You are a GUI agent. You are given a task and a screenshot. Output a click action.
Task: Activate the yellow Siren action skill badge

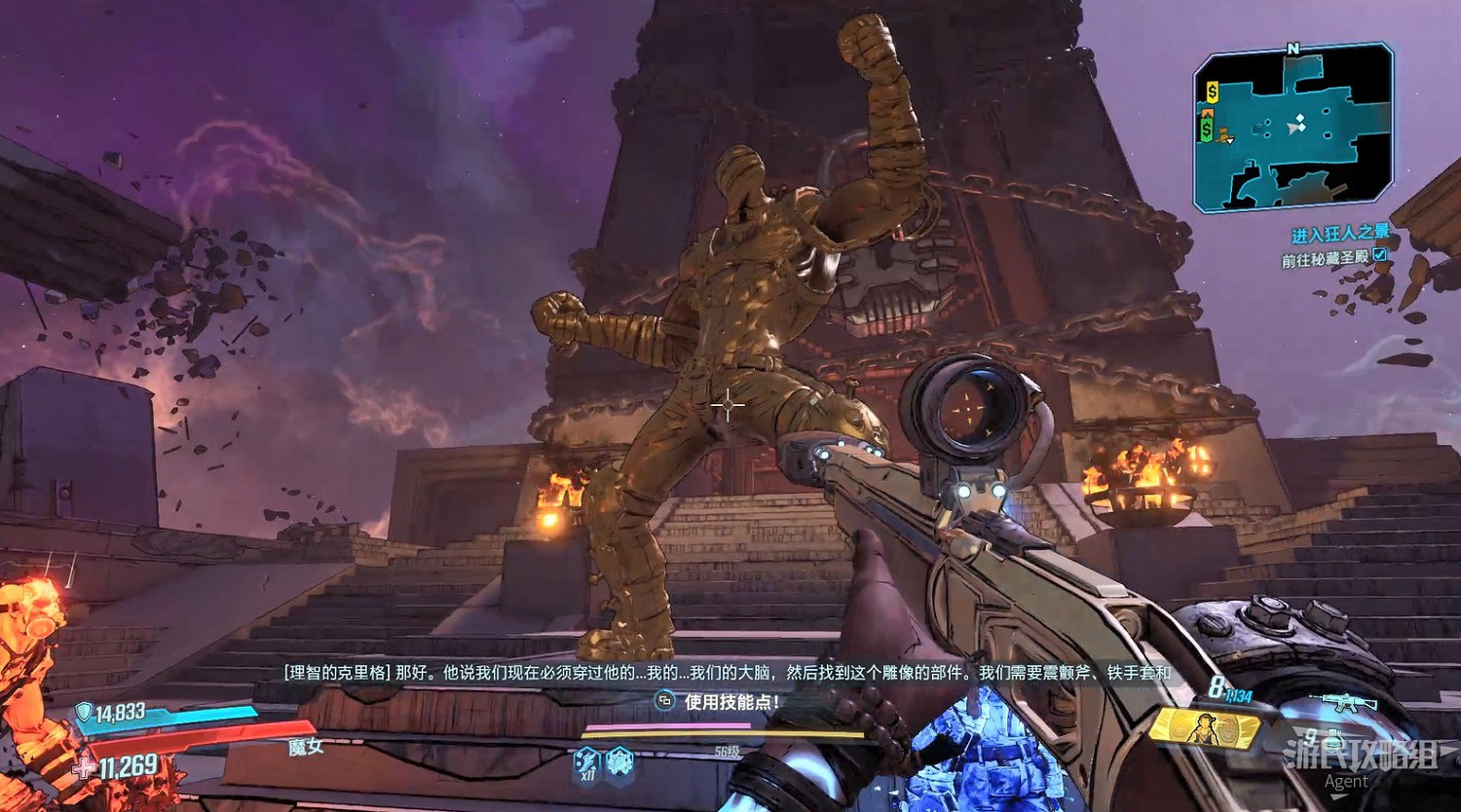point(1204,727)
